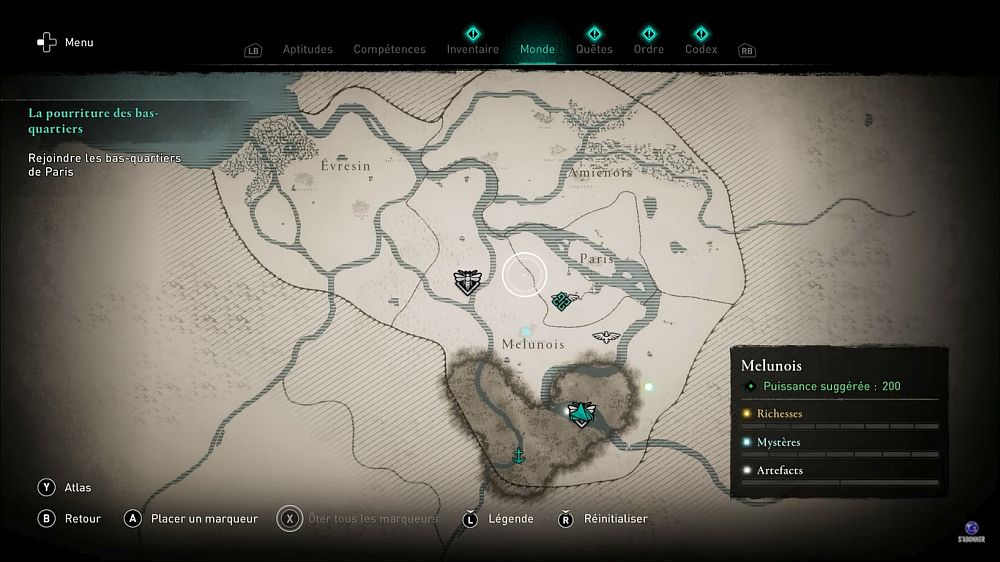Open the Ordre tab
Image resolution: width=1000 pixels, height=562 pixels.
point(648,49)
